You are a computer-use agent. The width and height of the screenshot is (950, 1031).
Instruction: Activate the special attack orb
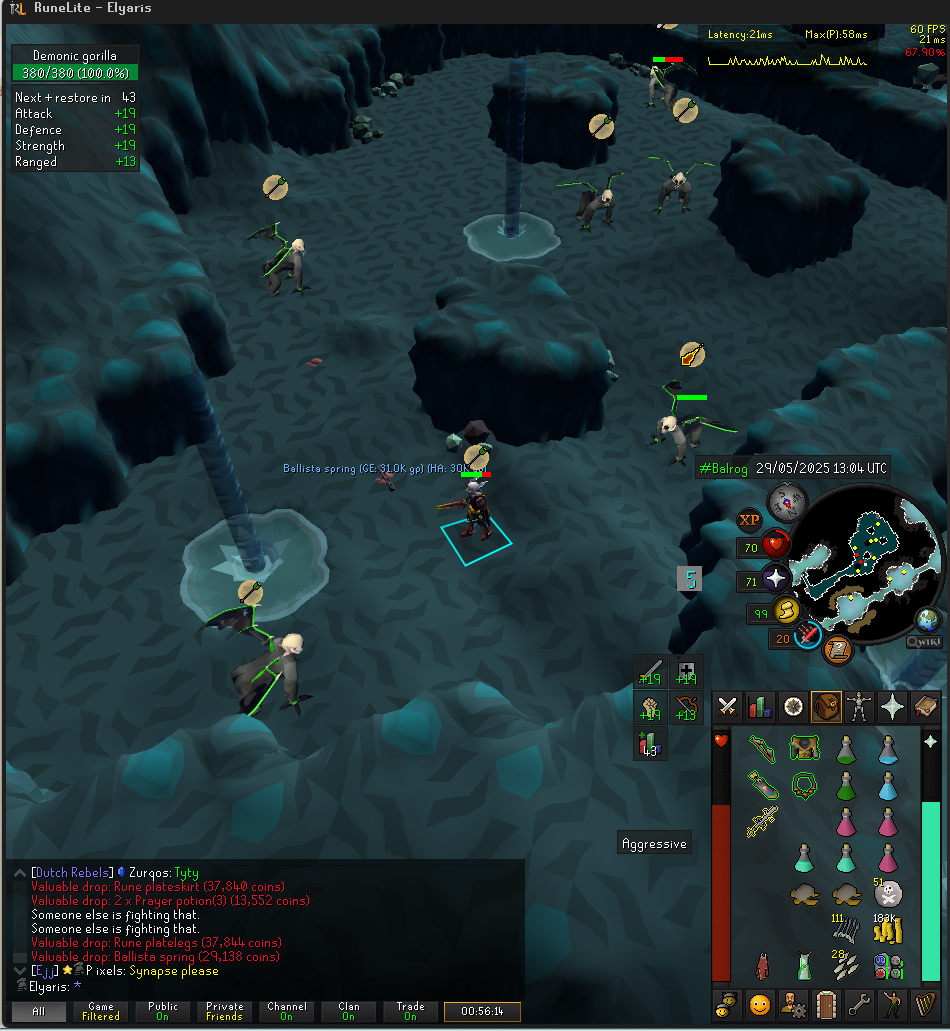[x=807, y=635]
